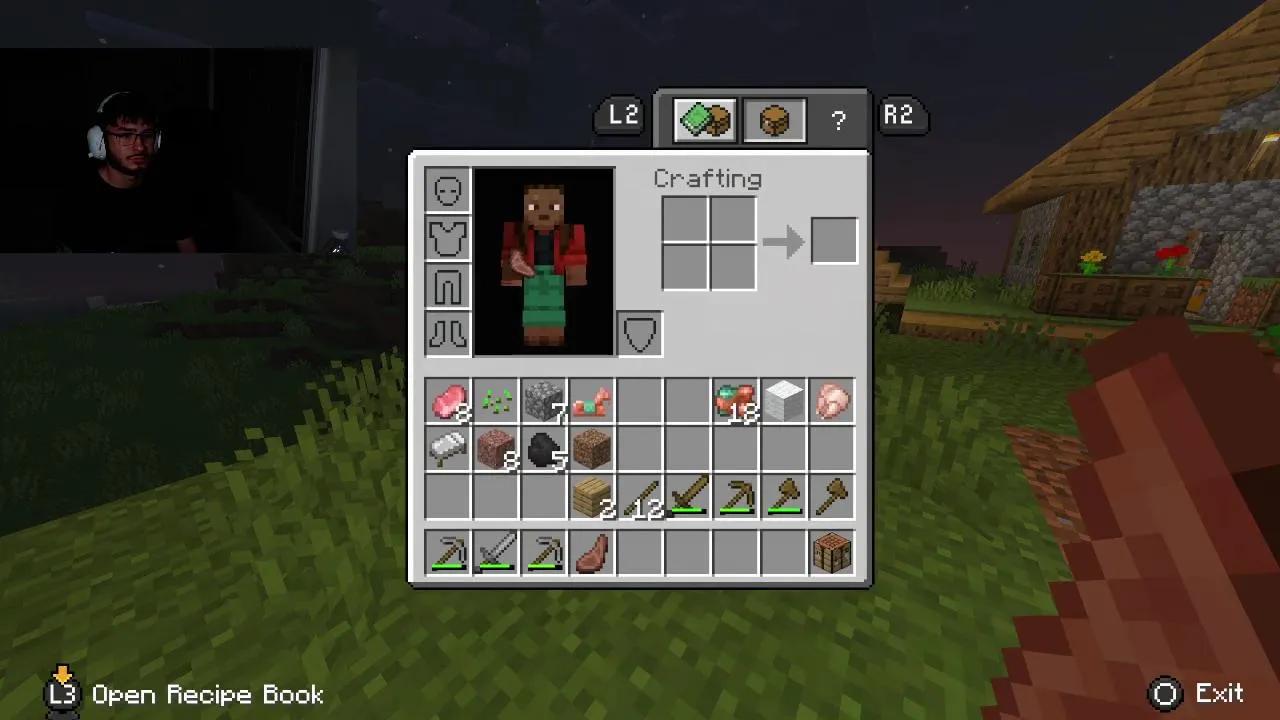1280x720 pixels.
Task: Switch to the construction tab with barrel icon
Action: pos(774,119)
